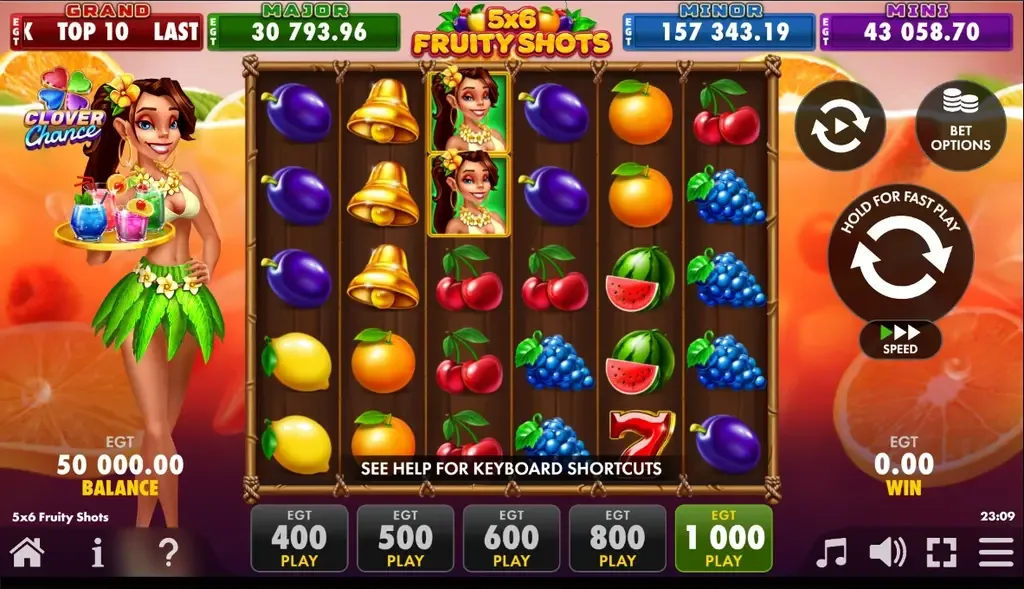This screenshot has height=589, width=1024.
Task: Select the 800 play bet button
Action: coord(617,538)
